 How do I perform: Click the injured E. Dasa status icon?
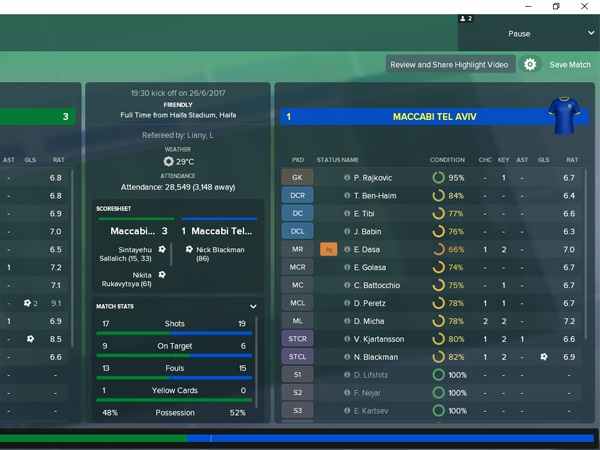328,249
